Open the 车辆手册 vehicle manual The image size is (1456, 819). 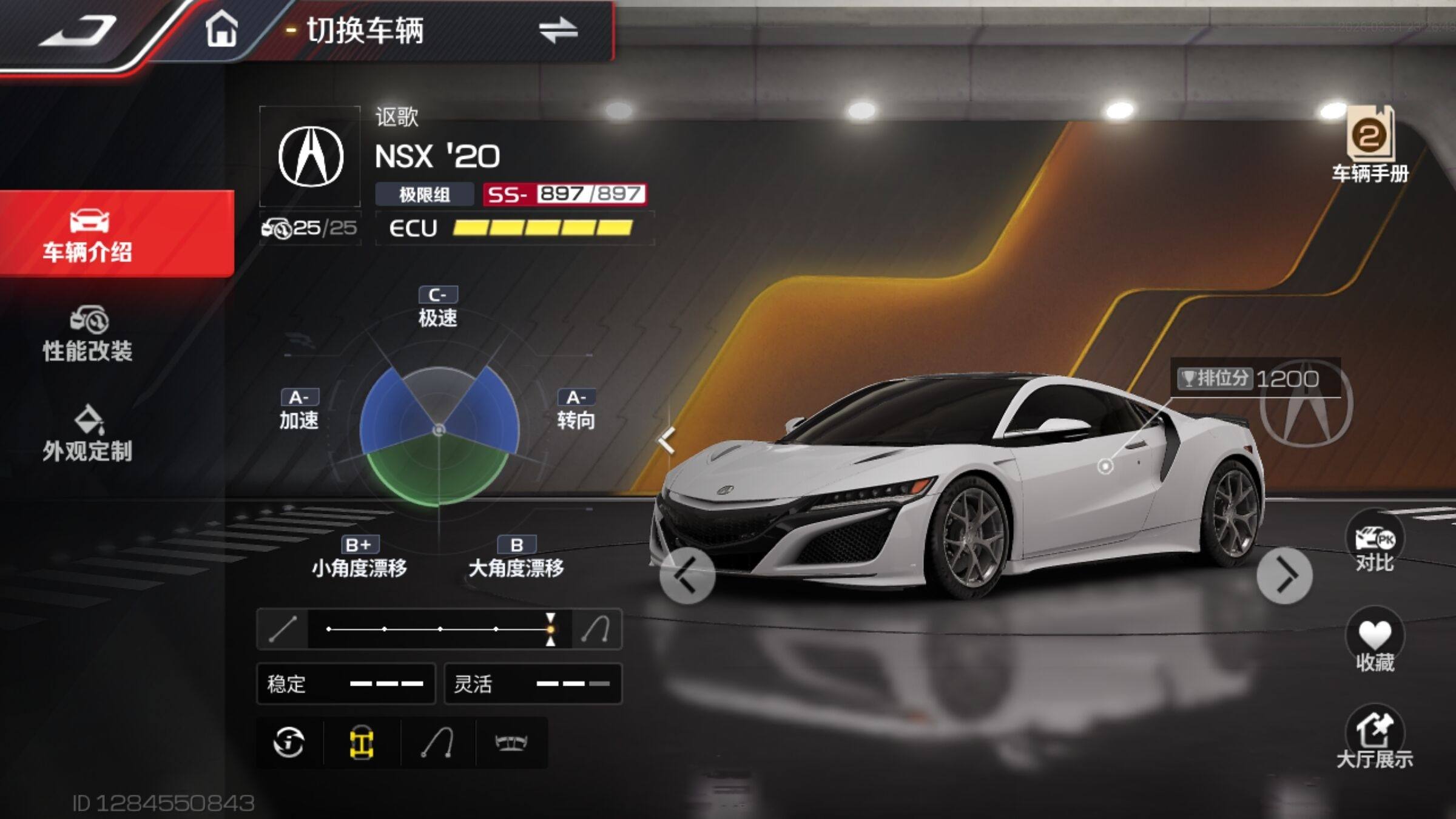click(x=1370, y=144)
